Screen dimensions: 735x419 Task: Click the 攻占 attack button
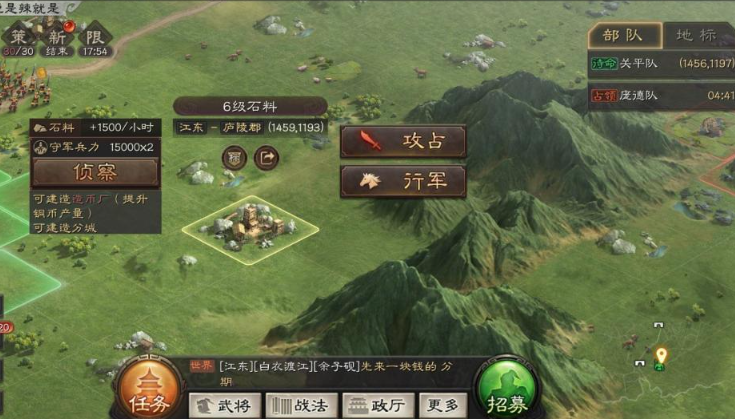[x=403, y=141]
